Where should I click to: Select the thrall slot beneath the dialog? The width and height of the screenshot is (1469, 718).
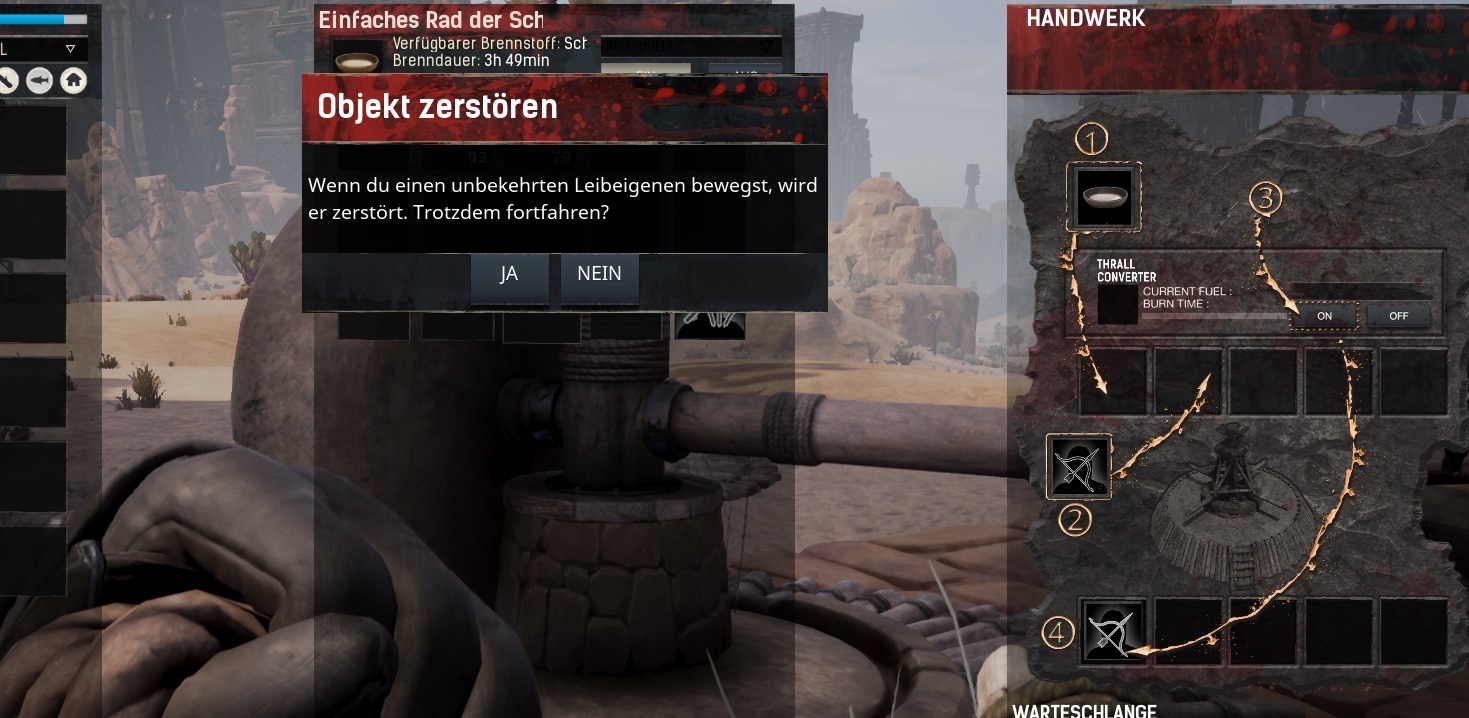(x=710, y=324)
